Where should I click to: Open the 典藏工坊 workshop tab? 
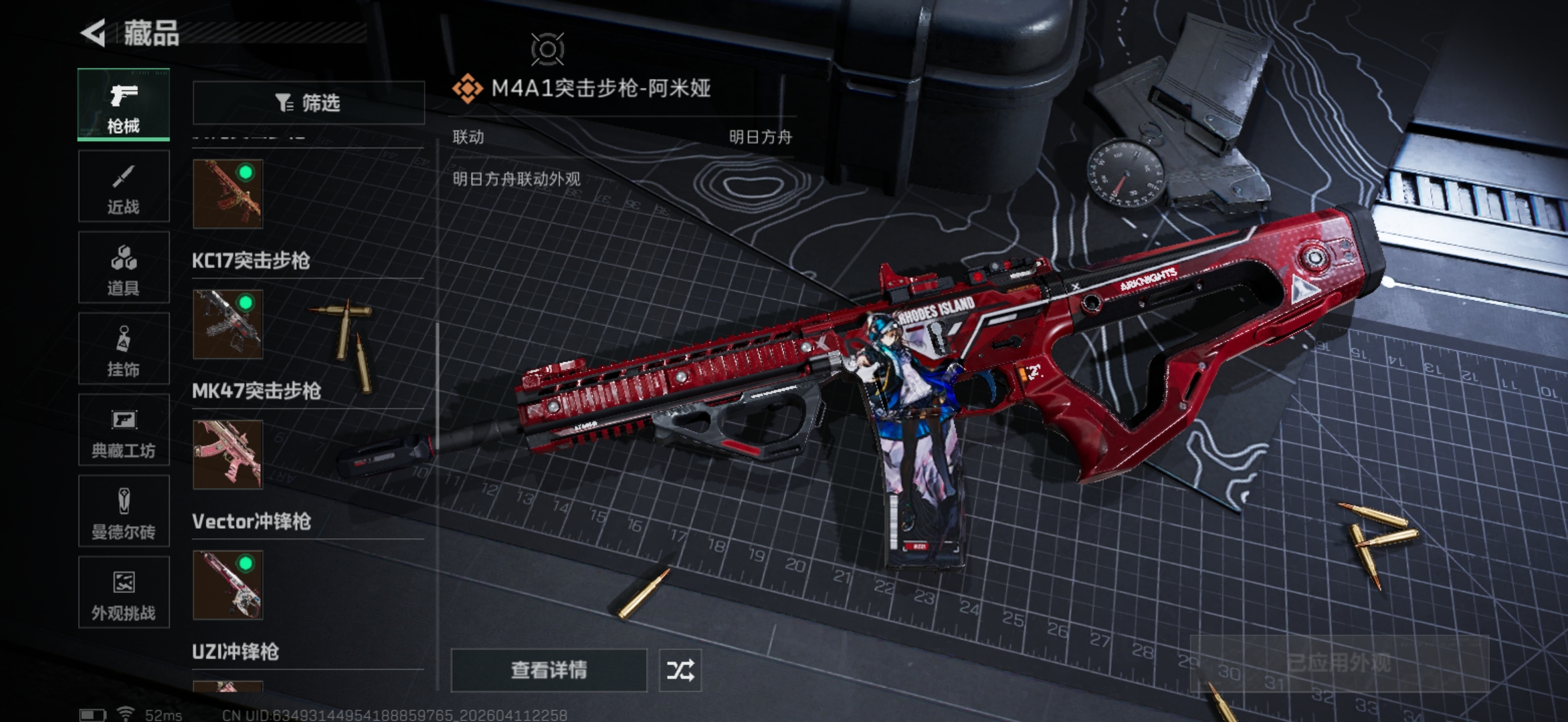coord(124,431)
